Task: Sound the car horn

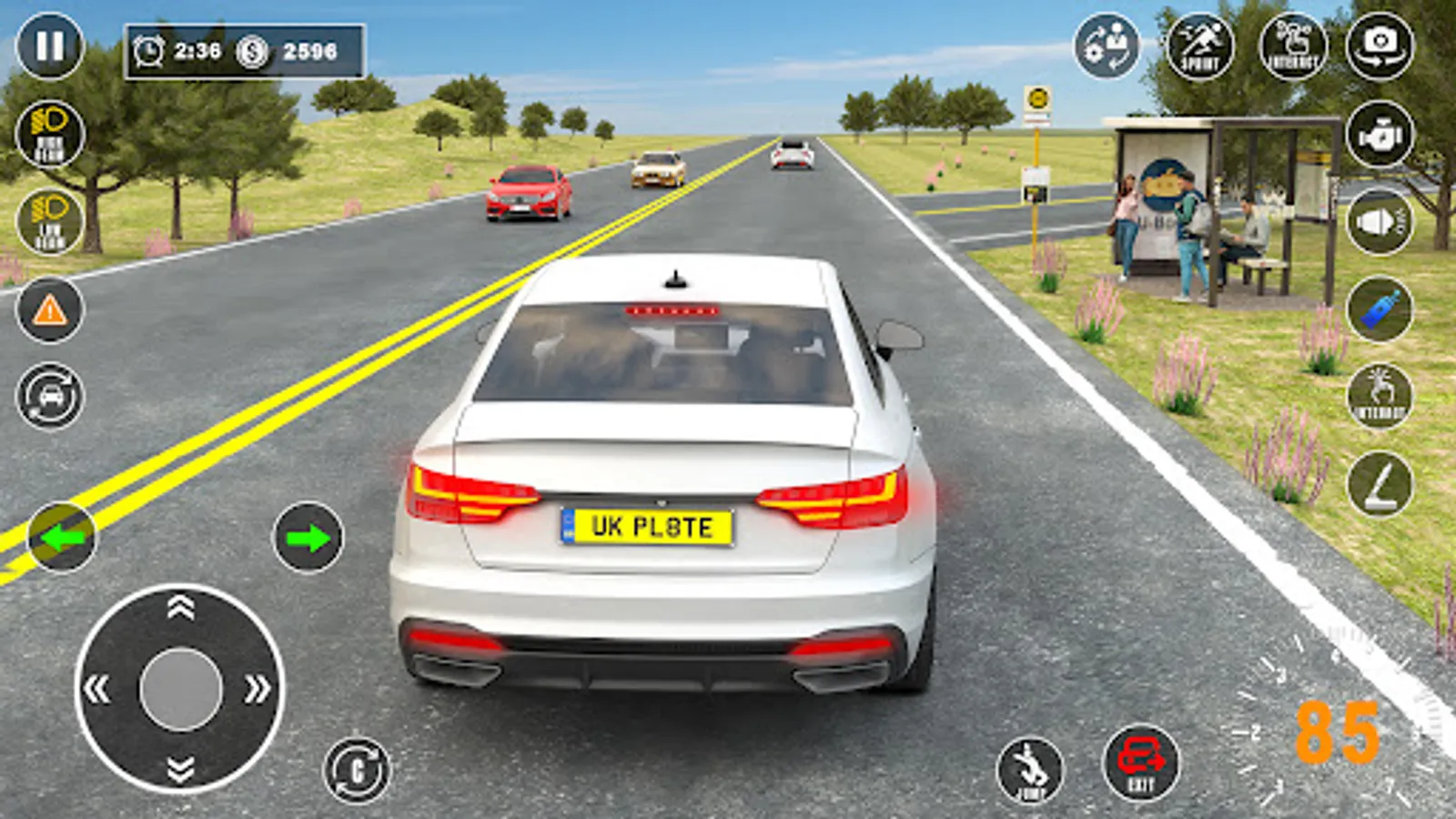Action: point(1380,222)
